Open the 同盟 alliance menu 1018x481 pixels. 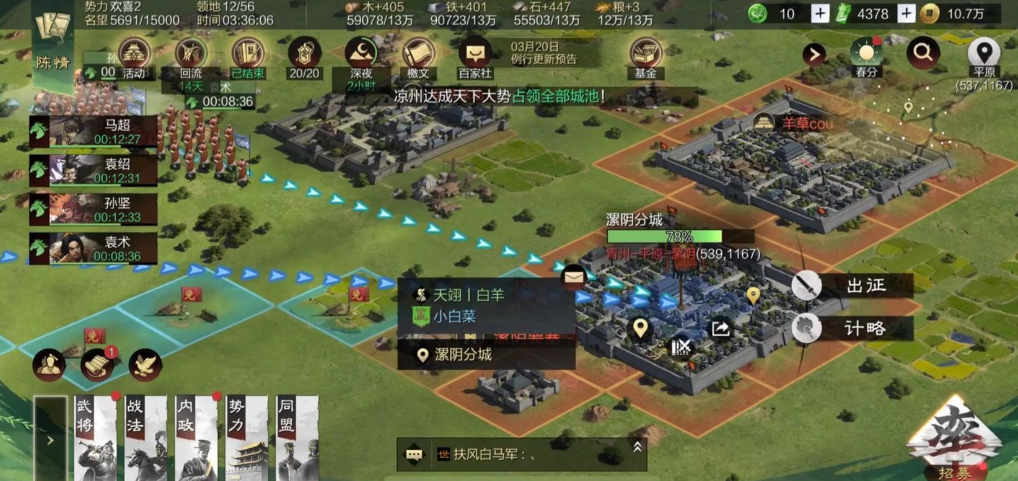297,438
